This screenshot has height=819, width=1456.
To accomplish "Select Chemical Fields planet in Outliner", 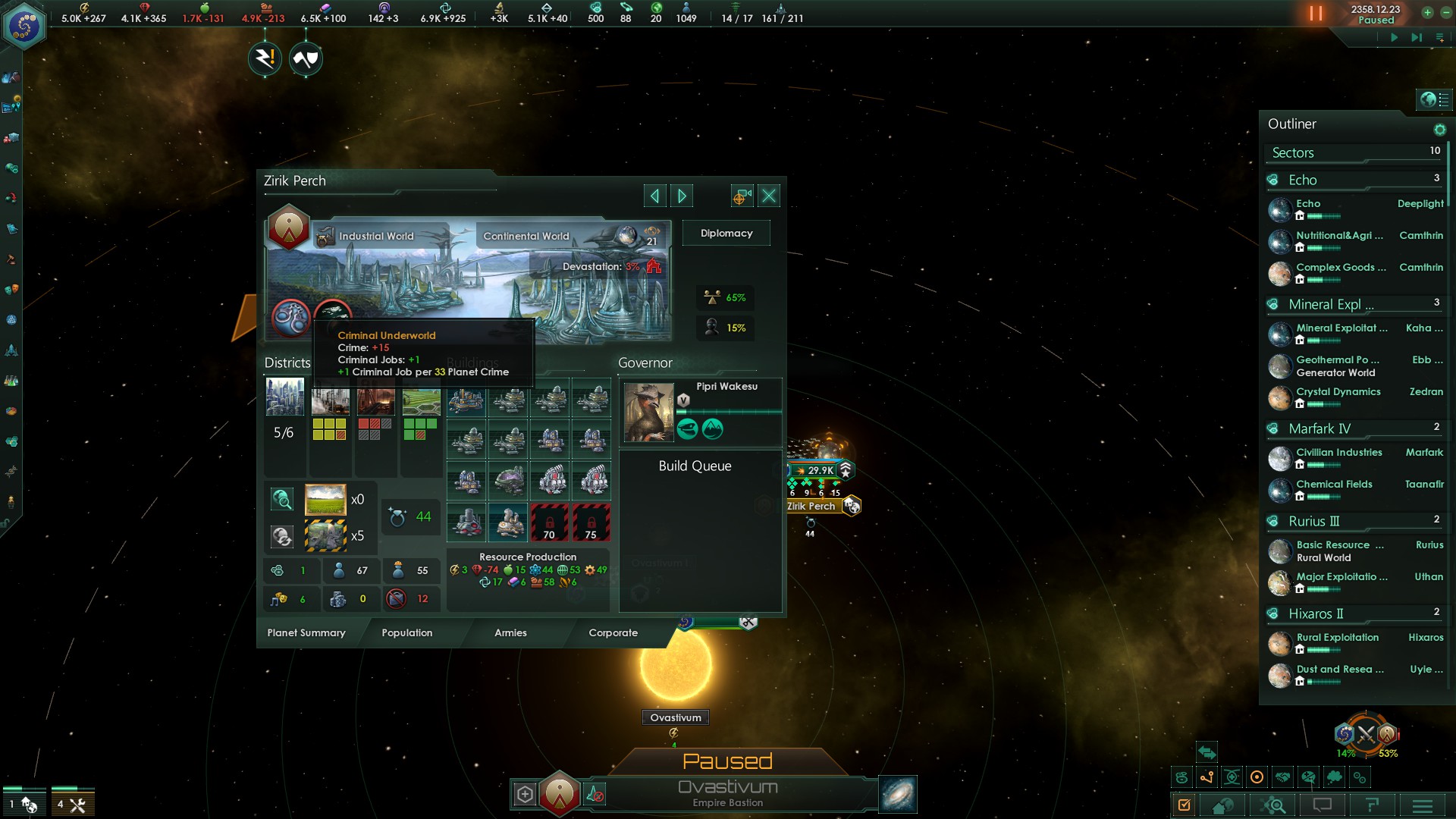I will coord(1334,485).
